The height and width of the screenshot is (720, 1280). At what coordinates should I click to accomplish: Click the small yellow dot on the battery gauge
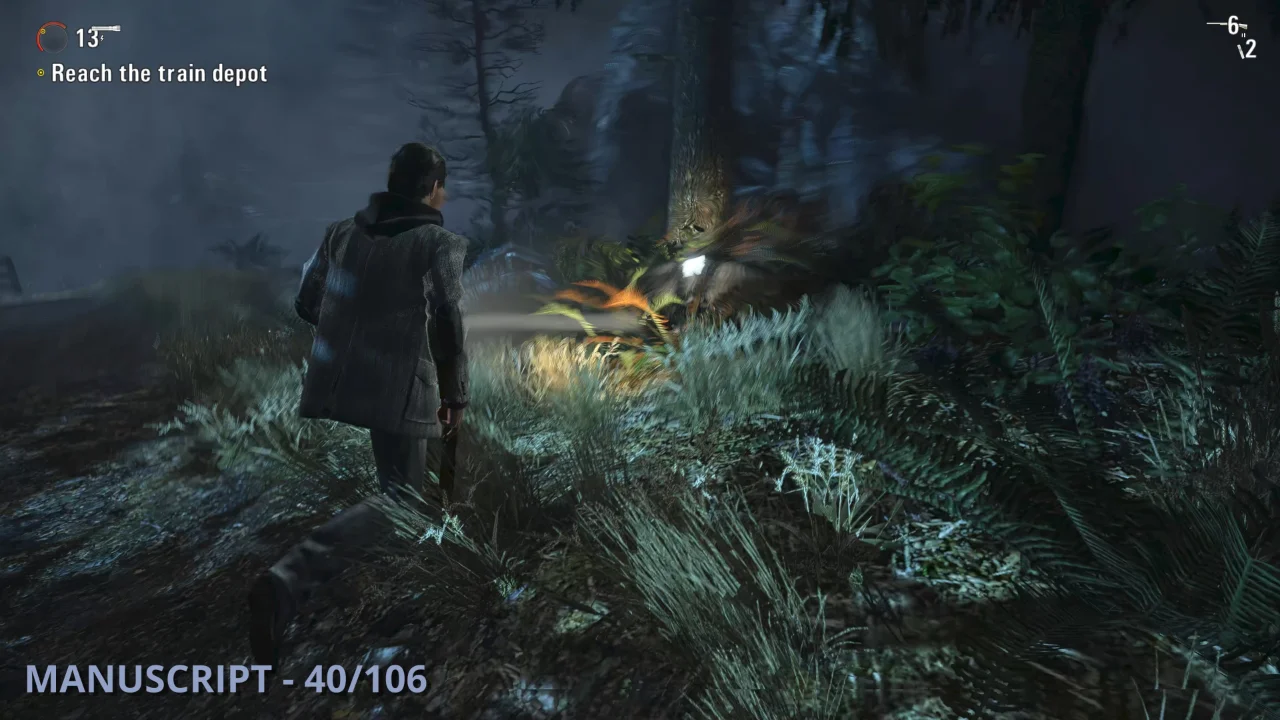point(43,31)
